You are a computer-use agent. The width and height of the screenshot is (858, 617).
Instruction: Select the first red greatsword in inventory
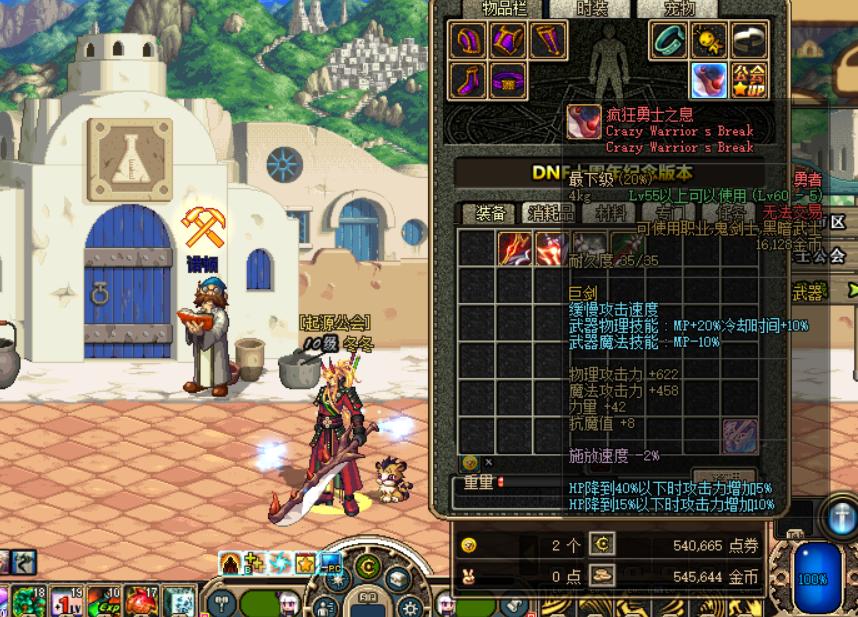point(516,249)
